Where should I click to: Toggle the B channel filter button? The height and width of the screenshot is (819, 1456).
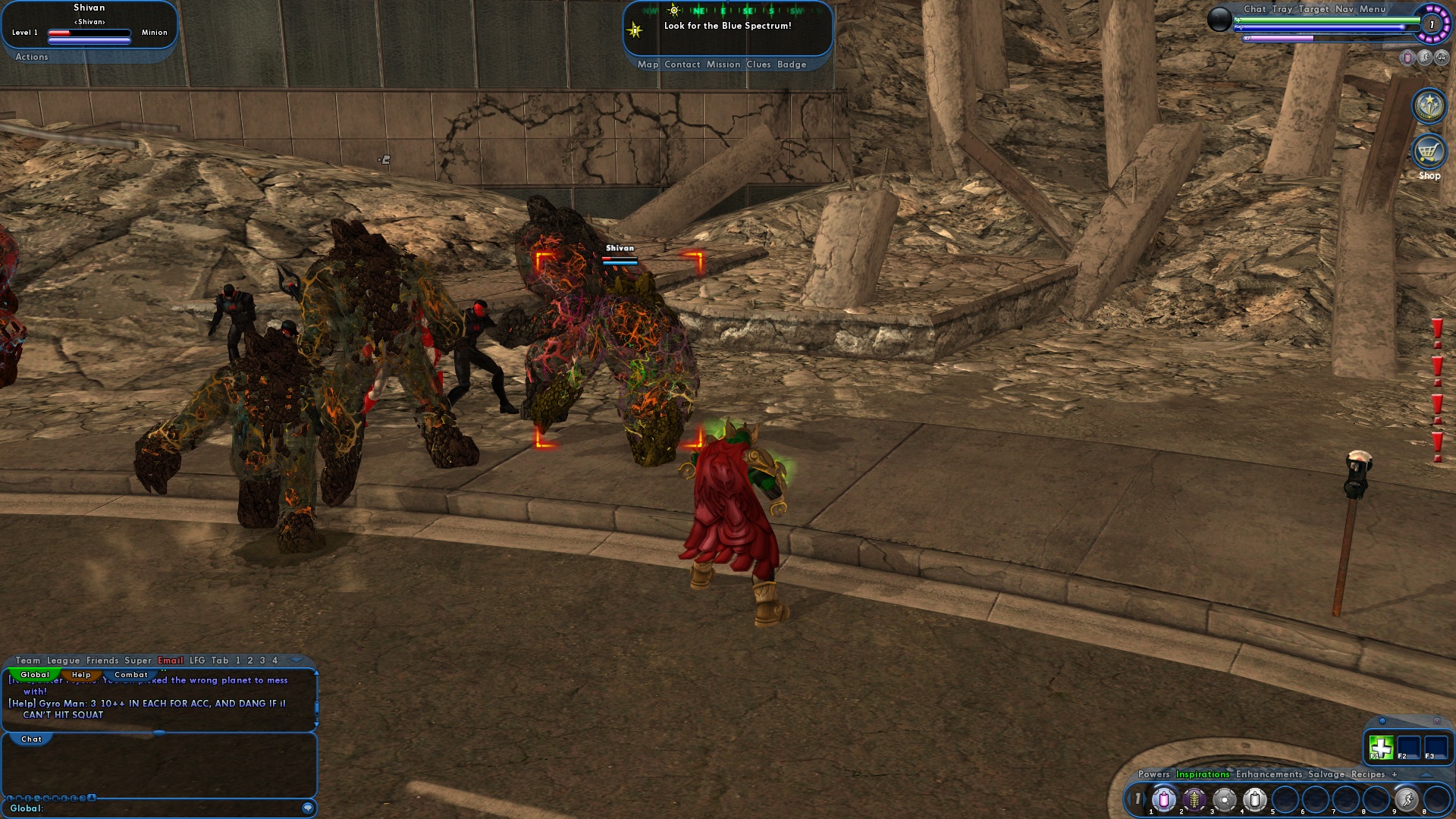(20, 797)
